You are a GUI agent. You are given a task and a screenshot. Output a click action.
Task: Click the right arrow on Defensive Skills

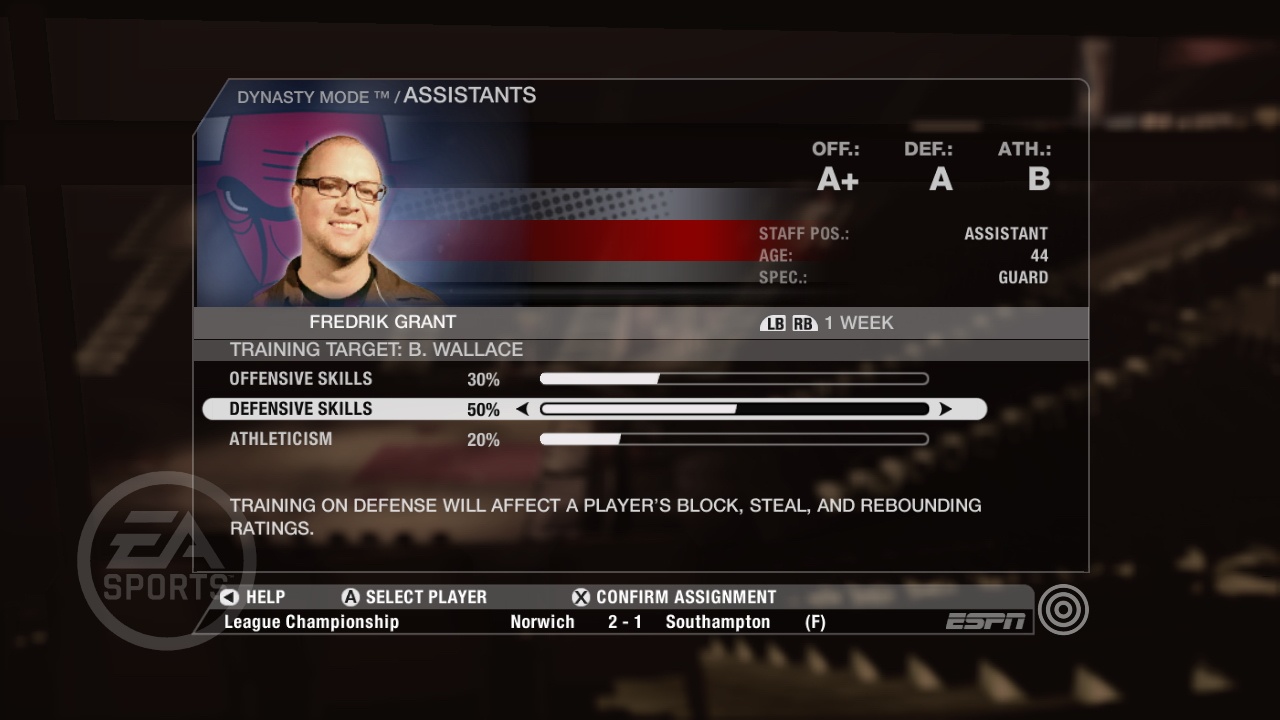coord(945,408)
